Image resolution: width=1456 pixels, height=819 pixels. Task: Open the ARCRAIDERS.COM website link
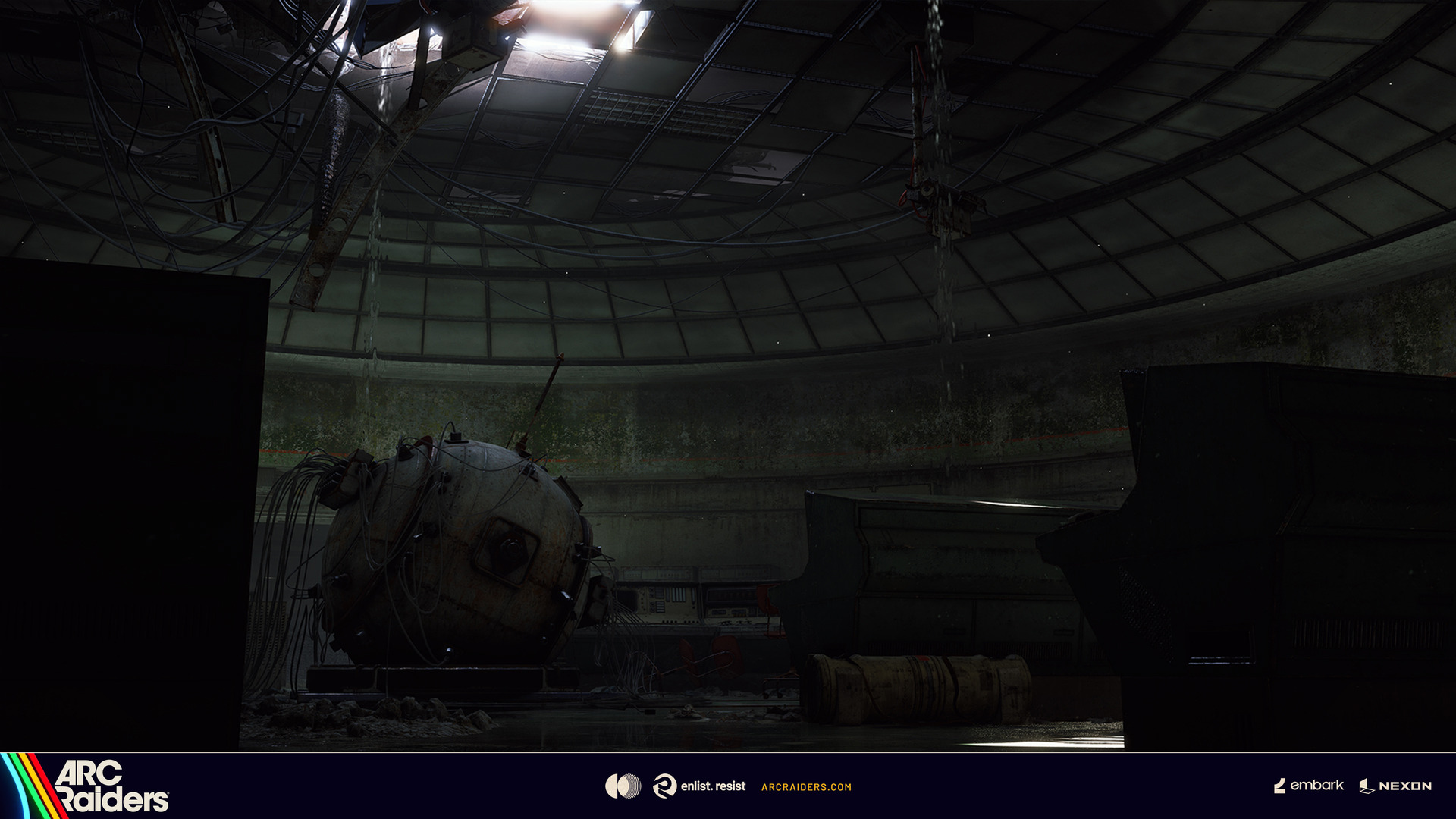(x=806, y=787)
